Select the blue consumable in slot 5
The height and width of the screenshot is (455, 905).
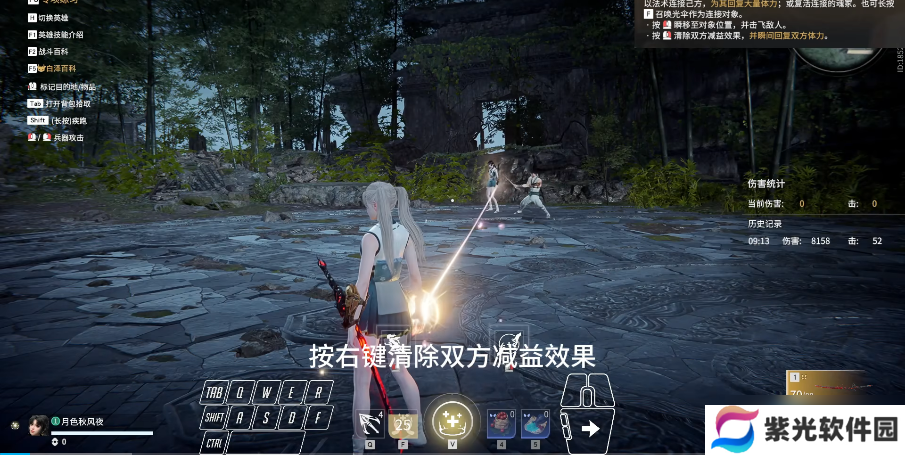tap(535, 424)
